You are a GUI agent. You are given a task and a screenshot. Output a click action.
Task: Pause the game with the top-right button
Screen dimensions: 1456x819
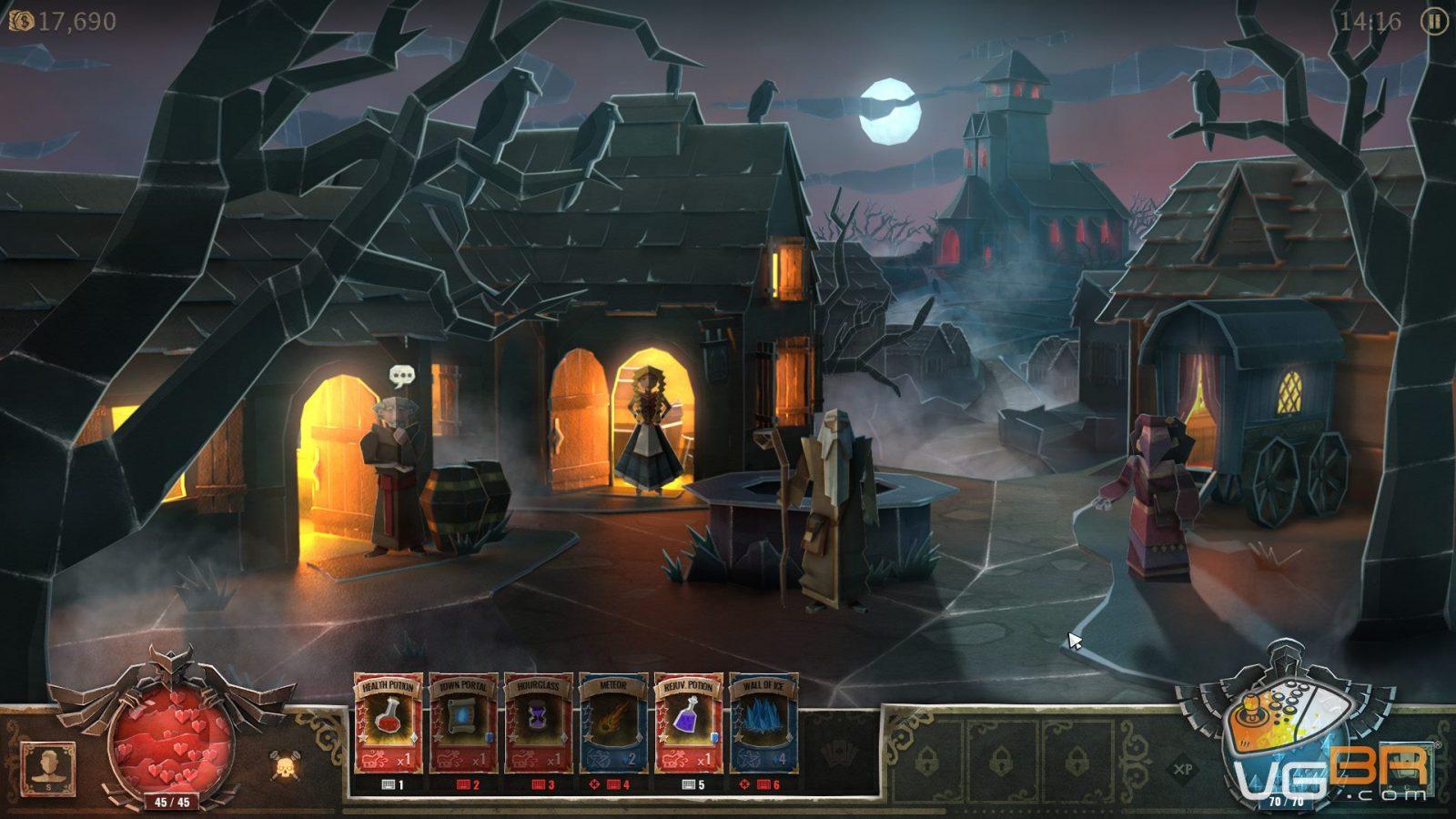tap(1434, 21)
